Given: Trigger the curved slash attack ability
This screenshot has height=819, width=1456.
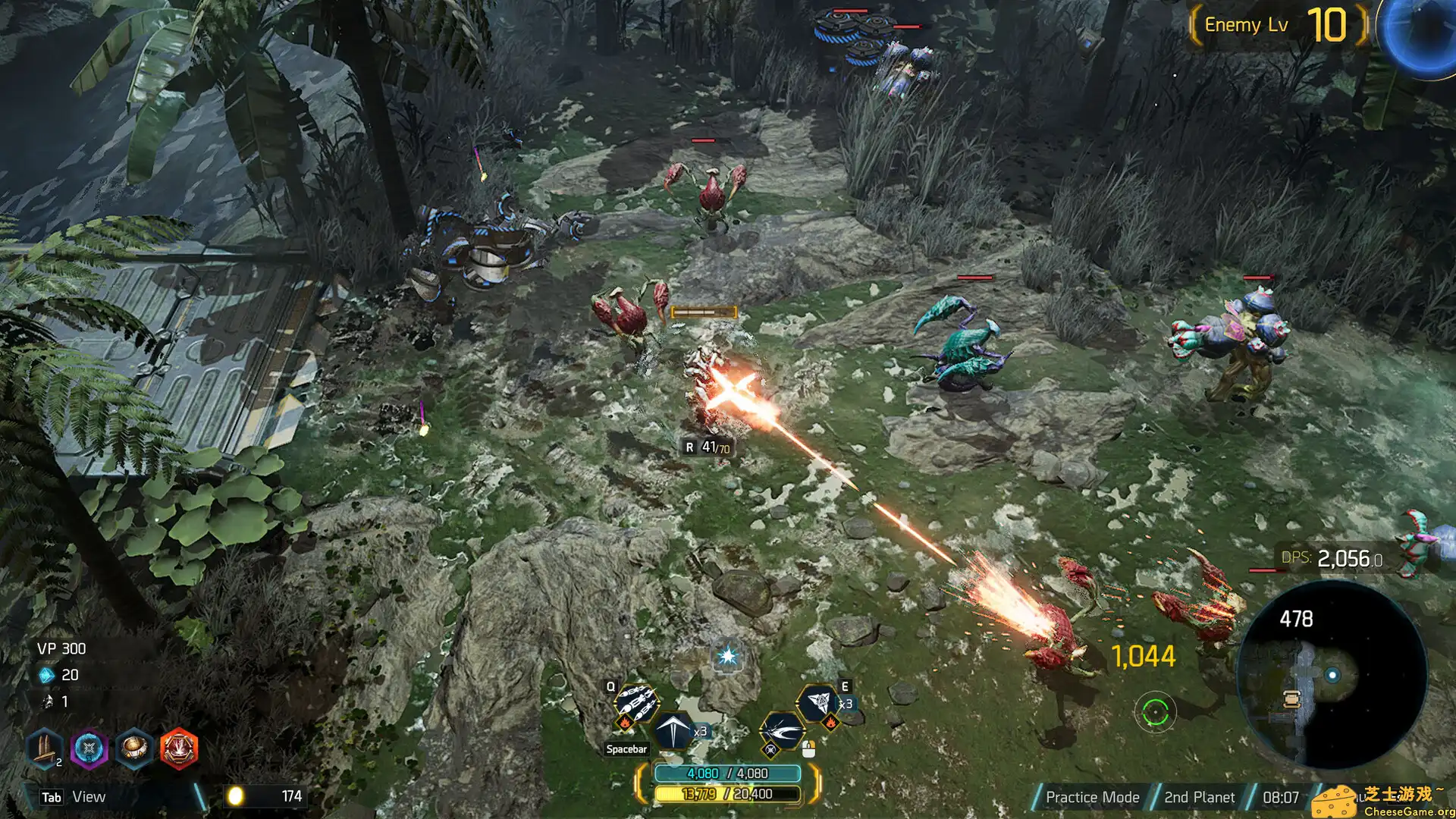Looking at the screenshot, I should [x=781, y=733].
